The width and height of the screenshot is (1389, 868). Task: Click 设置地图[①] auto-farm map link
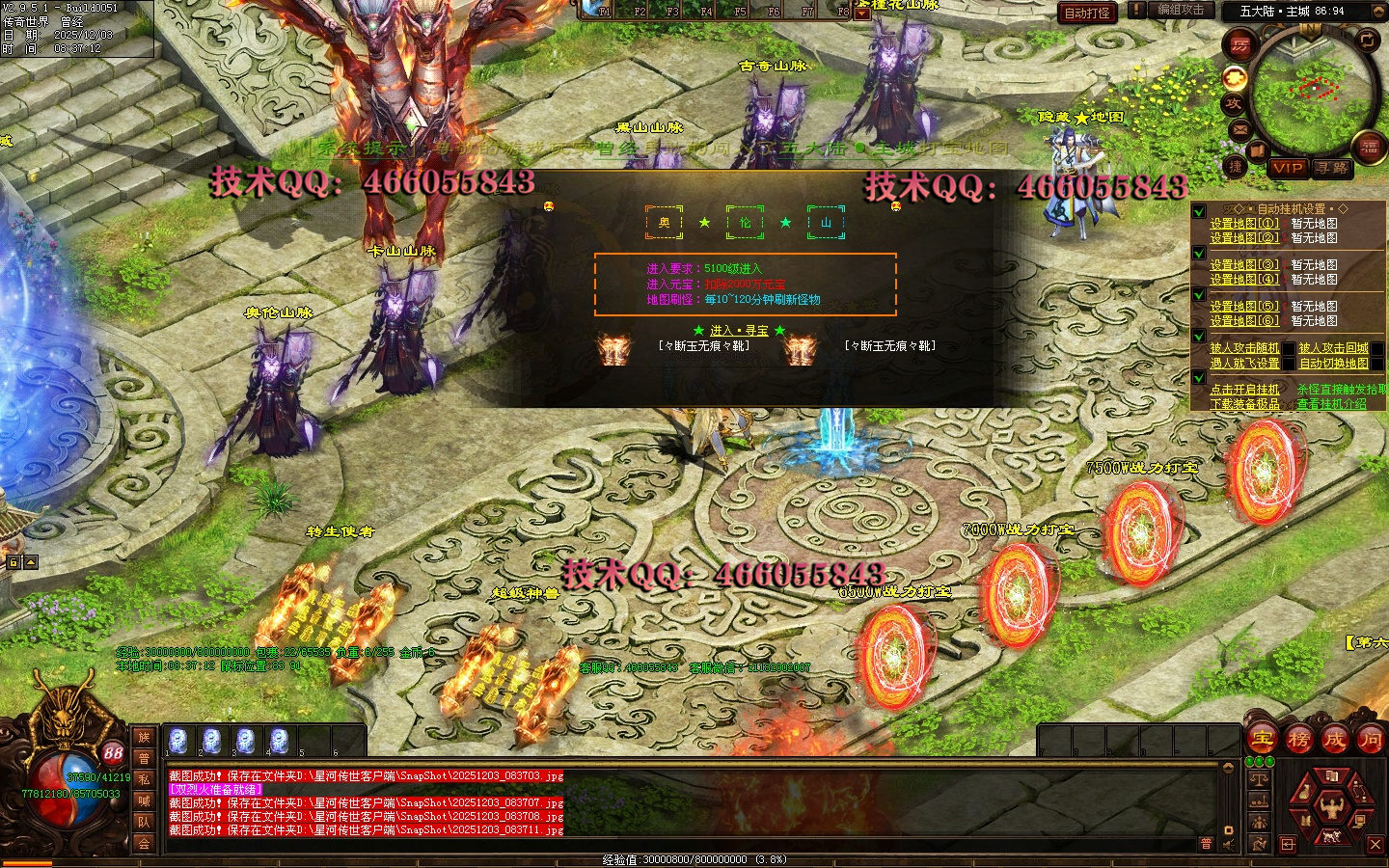click(x=1244, y=224)
